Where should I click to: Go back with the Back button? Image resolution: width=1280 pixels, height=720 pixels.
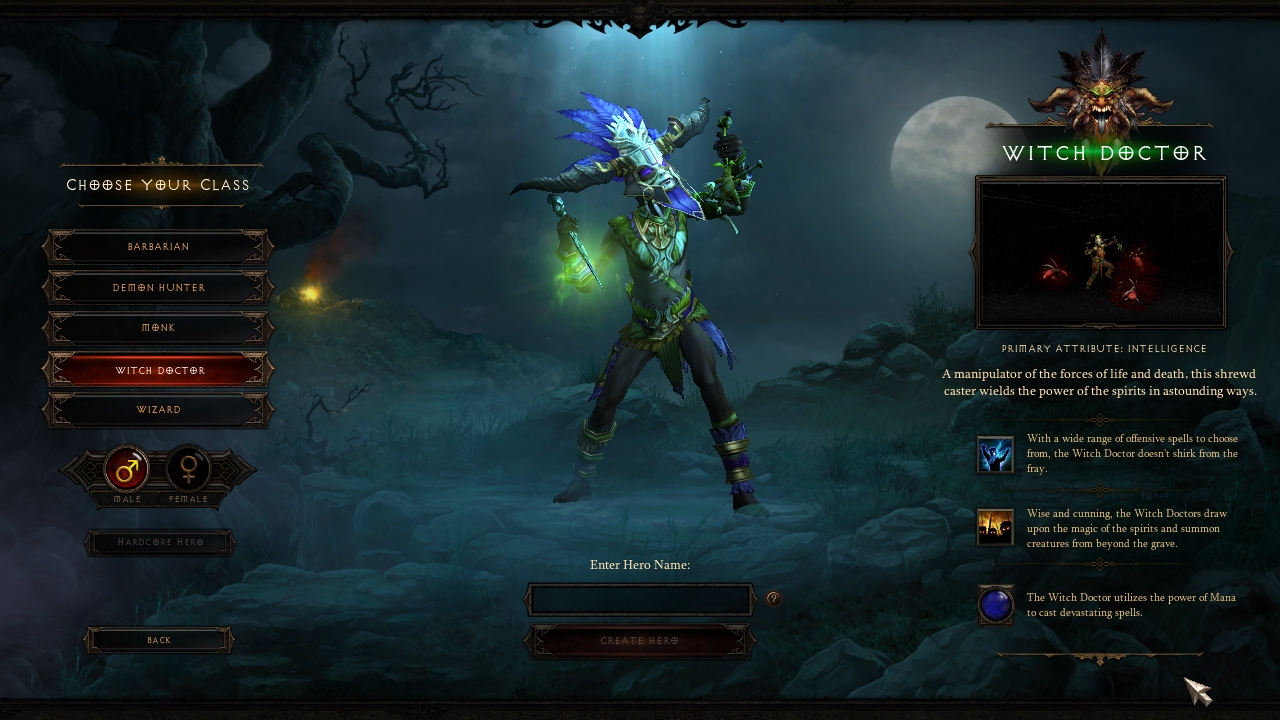pos(159,640)
